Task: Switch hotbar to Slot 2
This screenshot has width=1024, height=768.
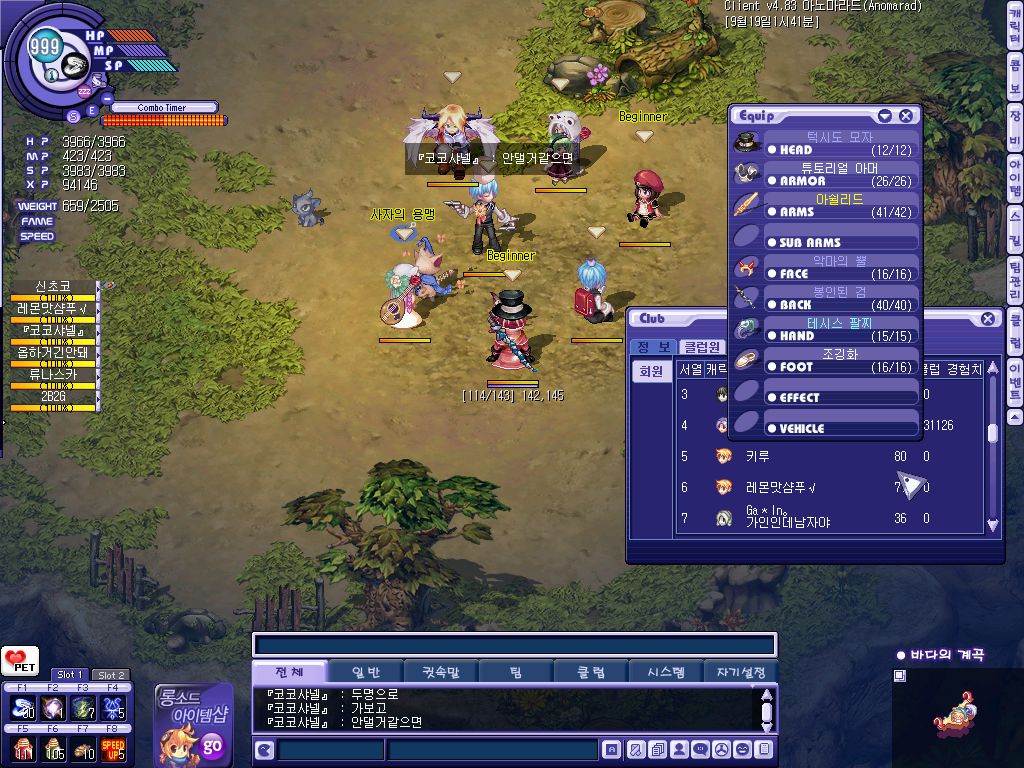Action: 110,675
